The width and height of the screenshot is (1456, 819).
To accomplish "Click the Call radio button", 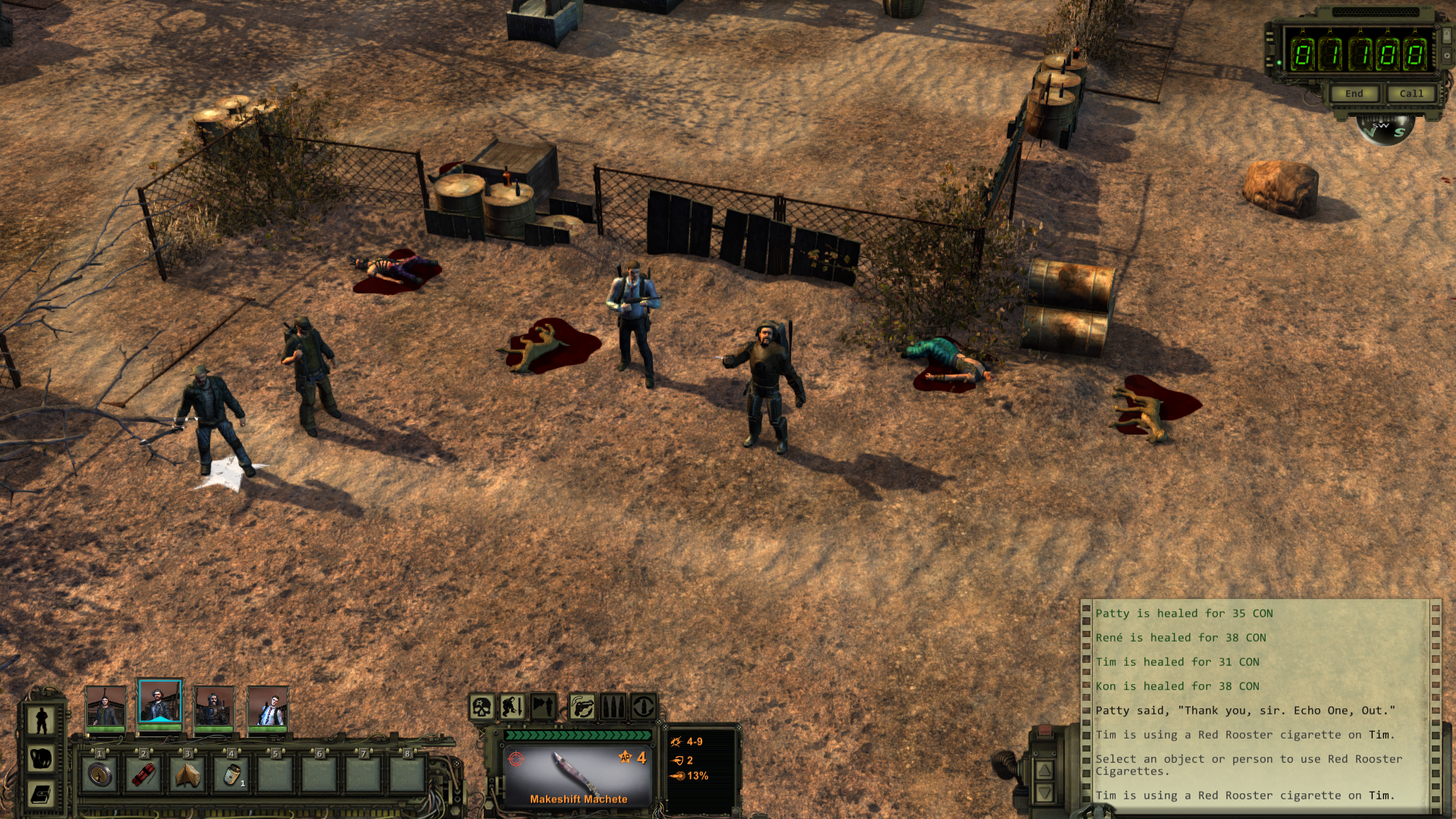I will 1410,93.
